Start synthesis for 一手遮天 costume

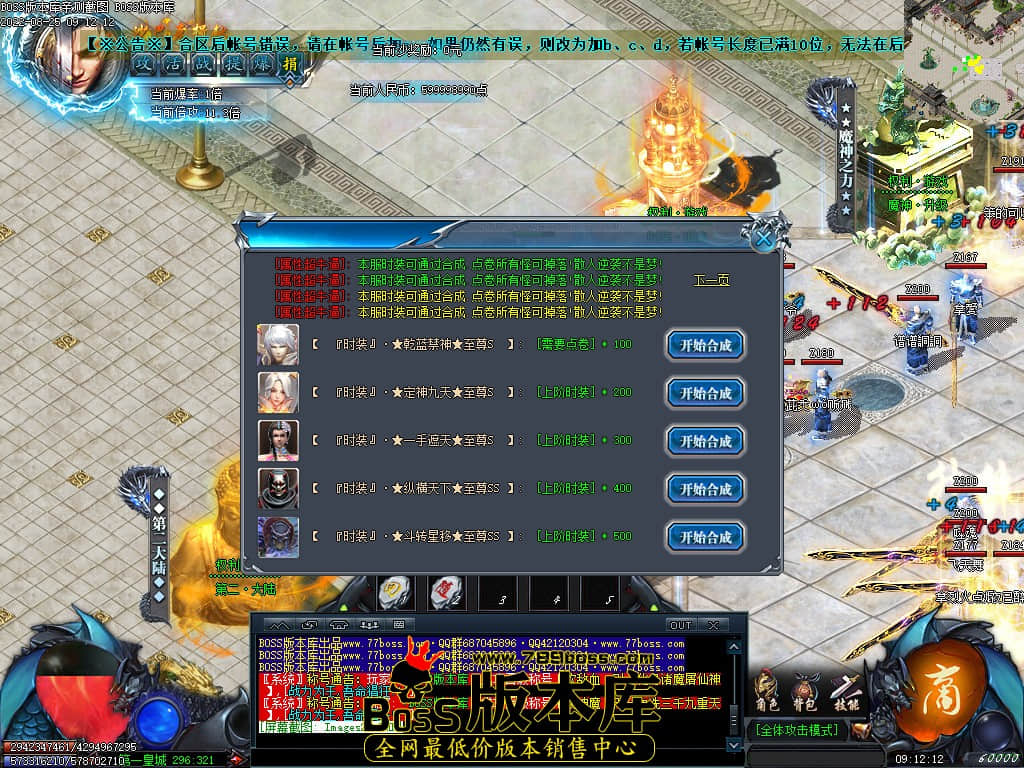(706, 441)
